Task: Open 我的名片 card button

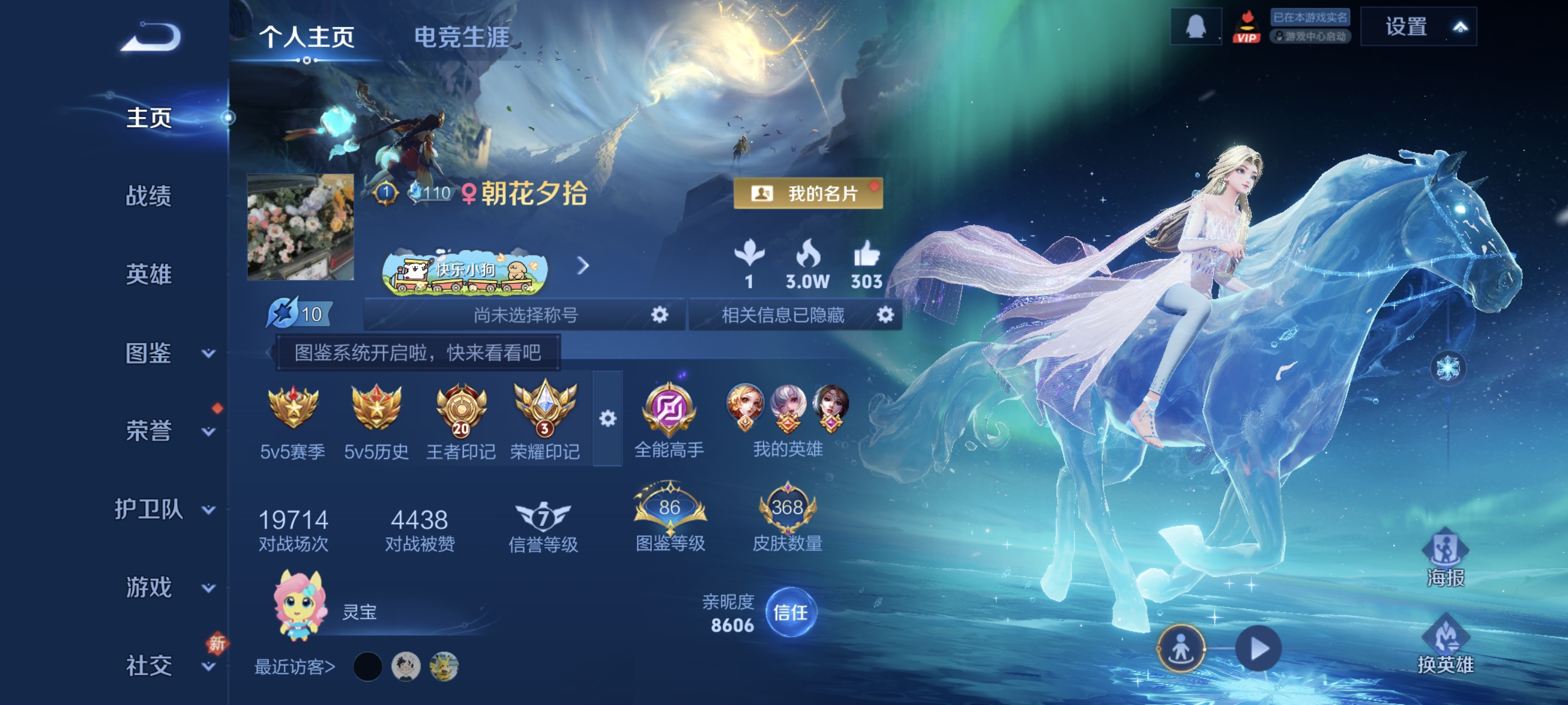Action: [807, 194]
